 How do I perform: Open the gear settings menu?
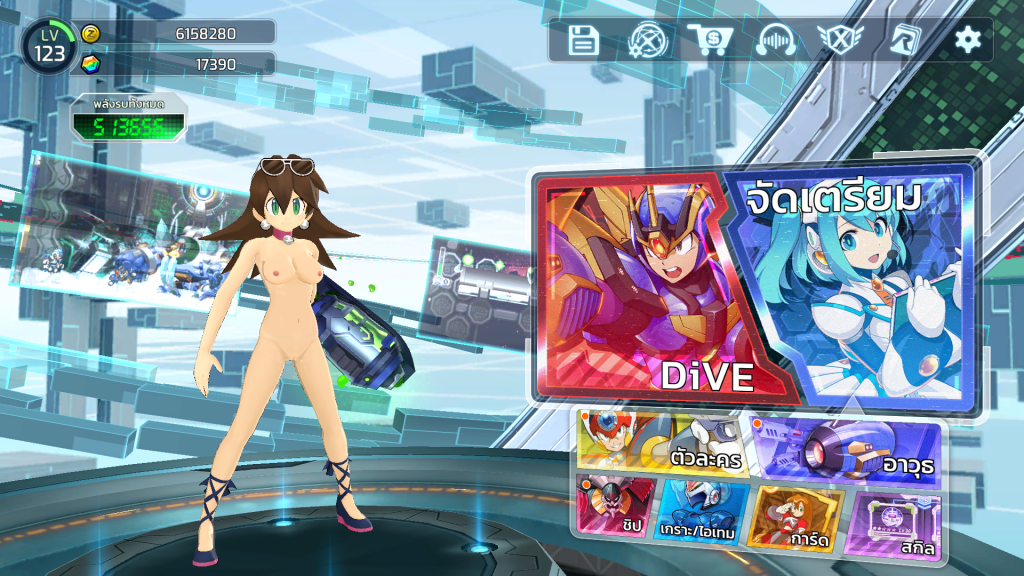(967, 40)
